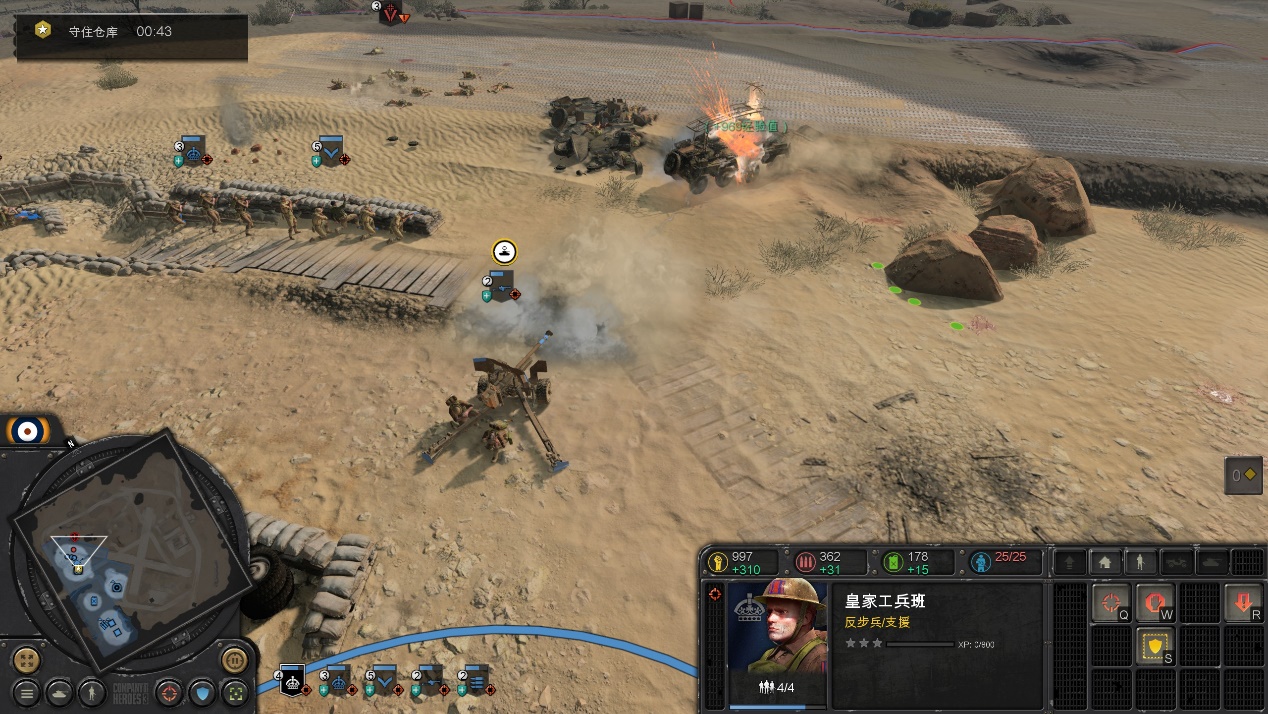Viewport: 1268px width, 714px height.
Task: Select the anti-tank gun squad card
Action: click(x=430, y=680)
